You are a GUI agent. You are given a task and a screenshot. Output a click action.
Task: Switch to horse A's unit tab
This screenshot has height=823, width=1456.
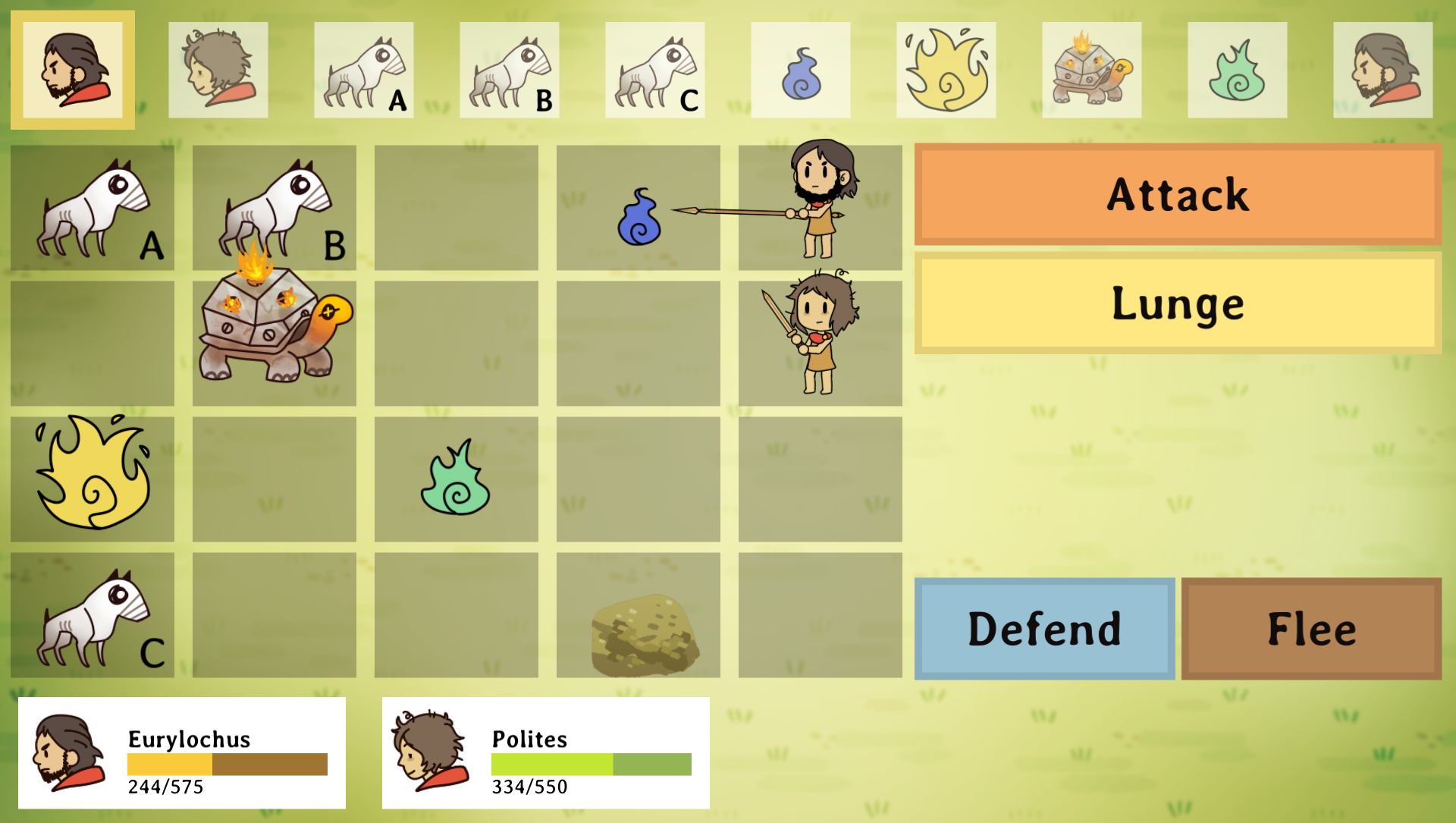[364, 70]
